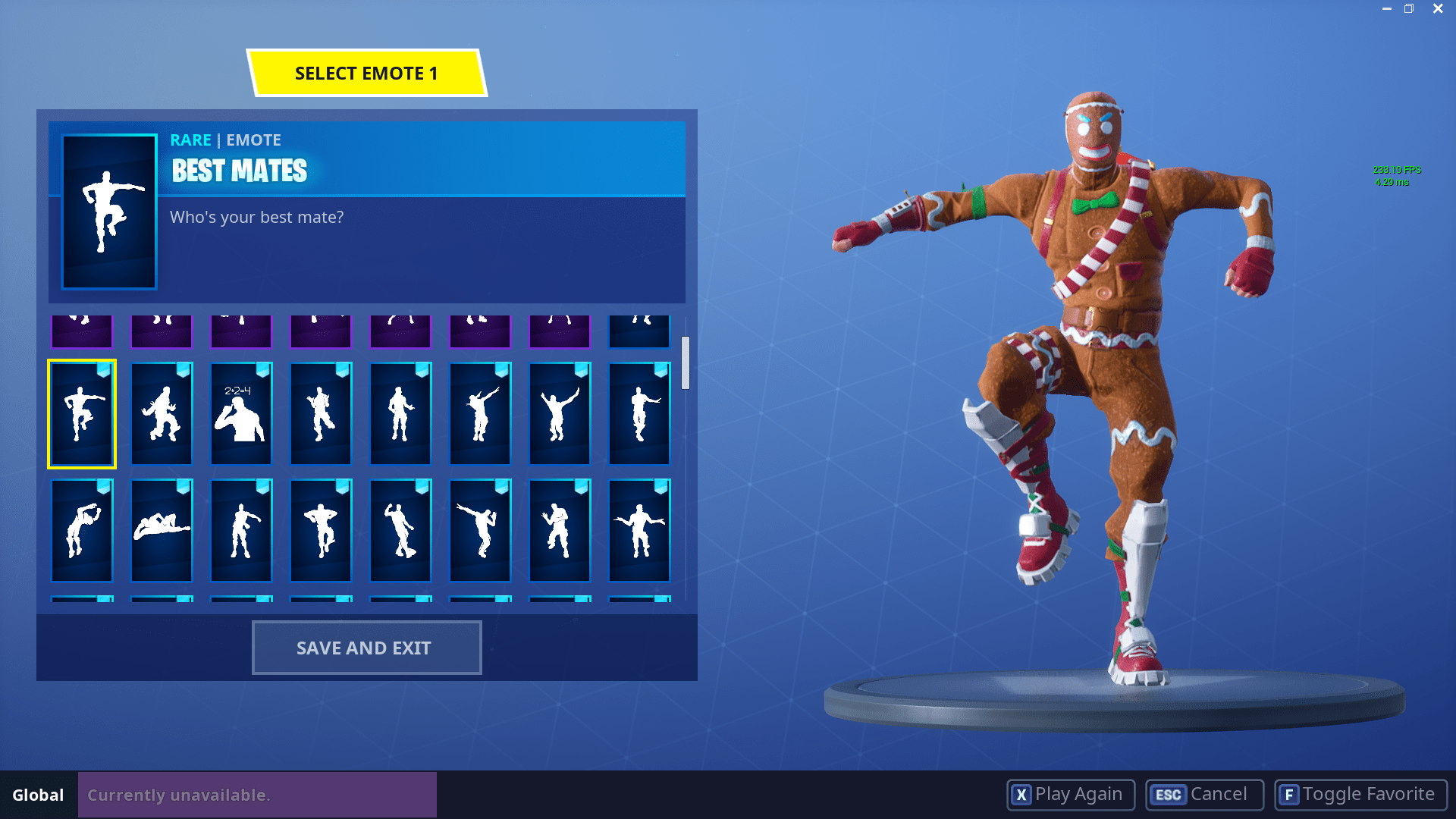Pick the floor-lying breakdance emote
Viewport: 1456px width, 819px height.
coord(161,529)
